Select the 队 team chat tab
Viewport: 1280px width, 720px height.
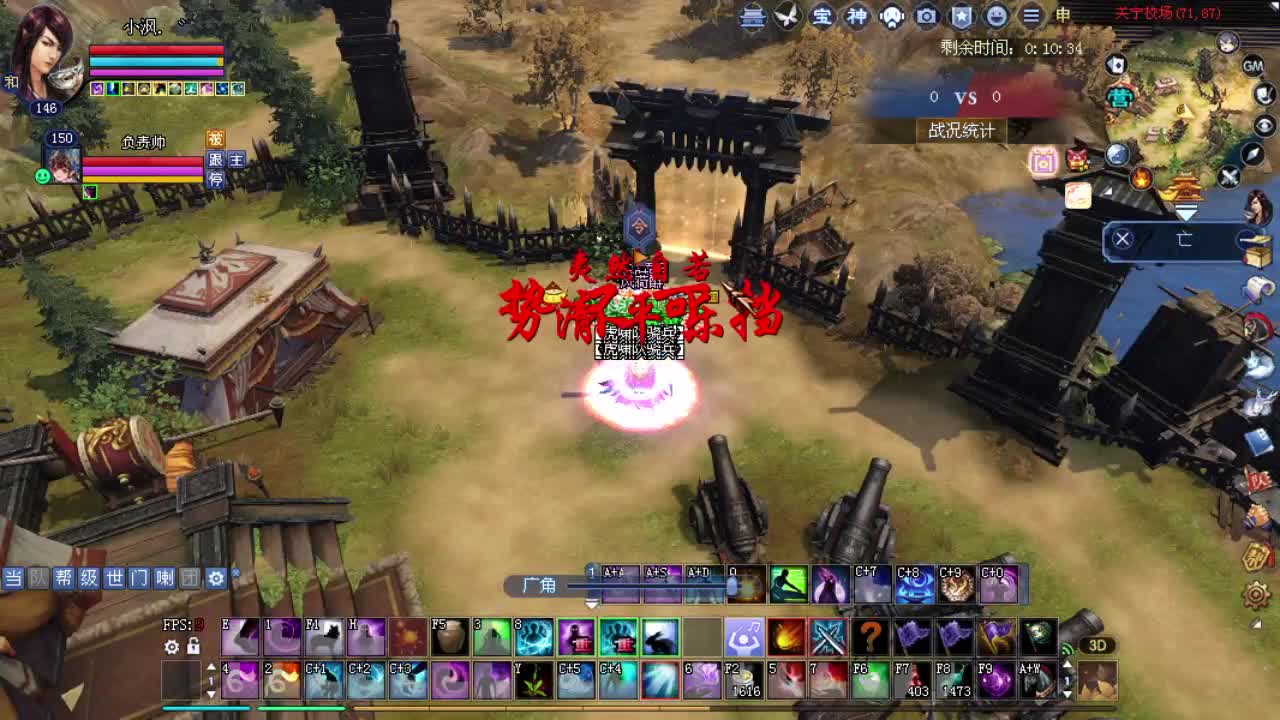37,579
